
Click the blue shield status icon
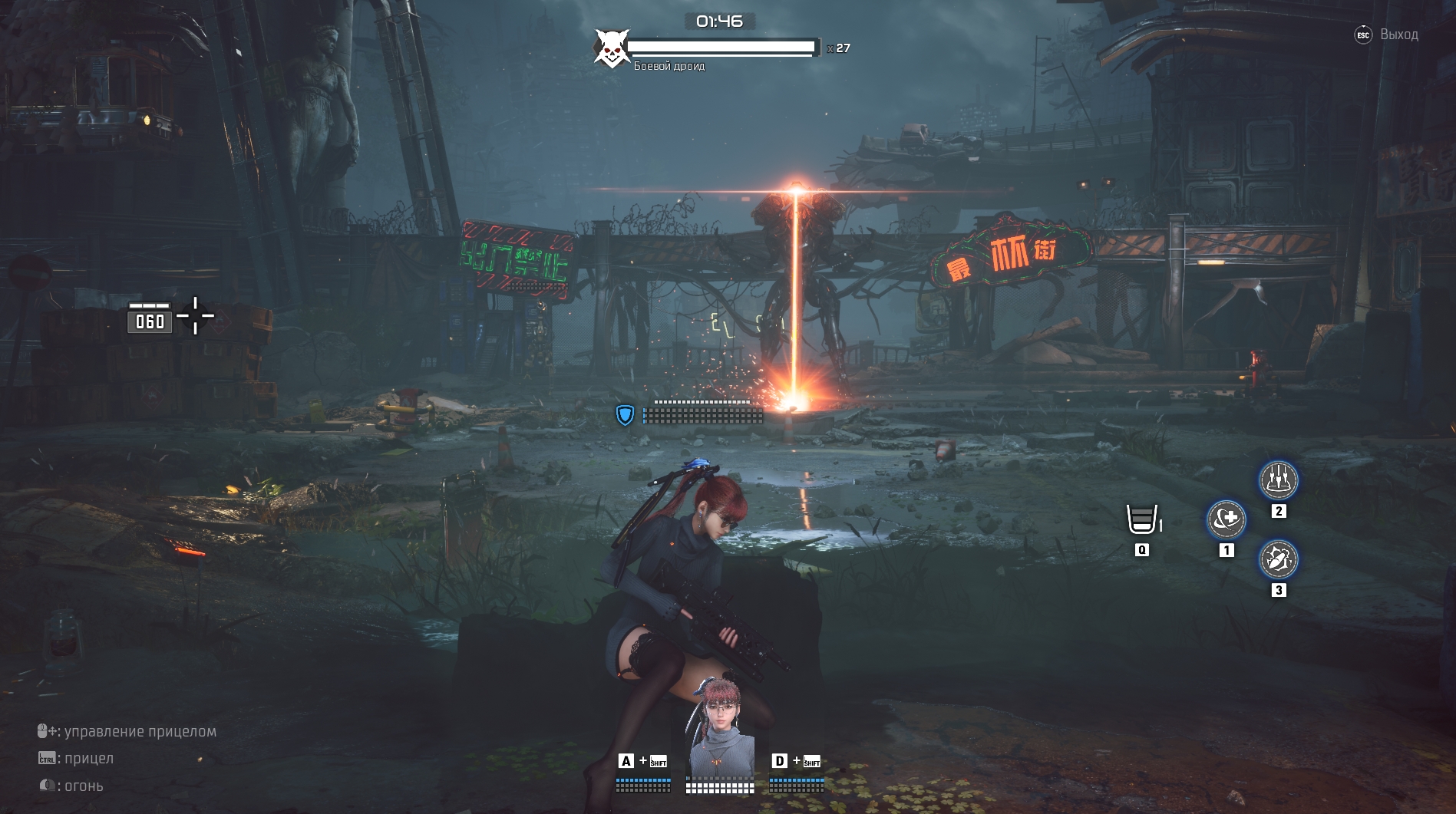tap(625, 415)
